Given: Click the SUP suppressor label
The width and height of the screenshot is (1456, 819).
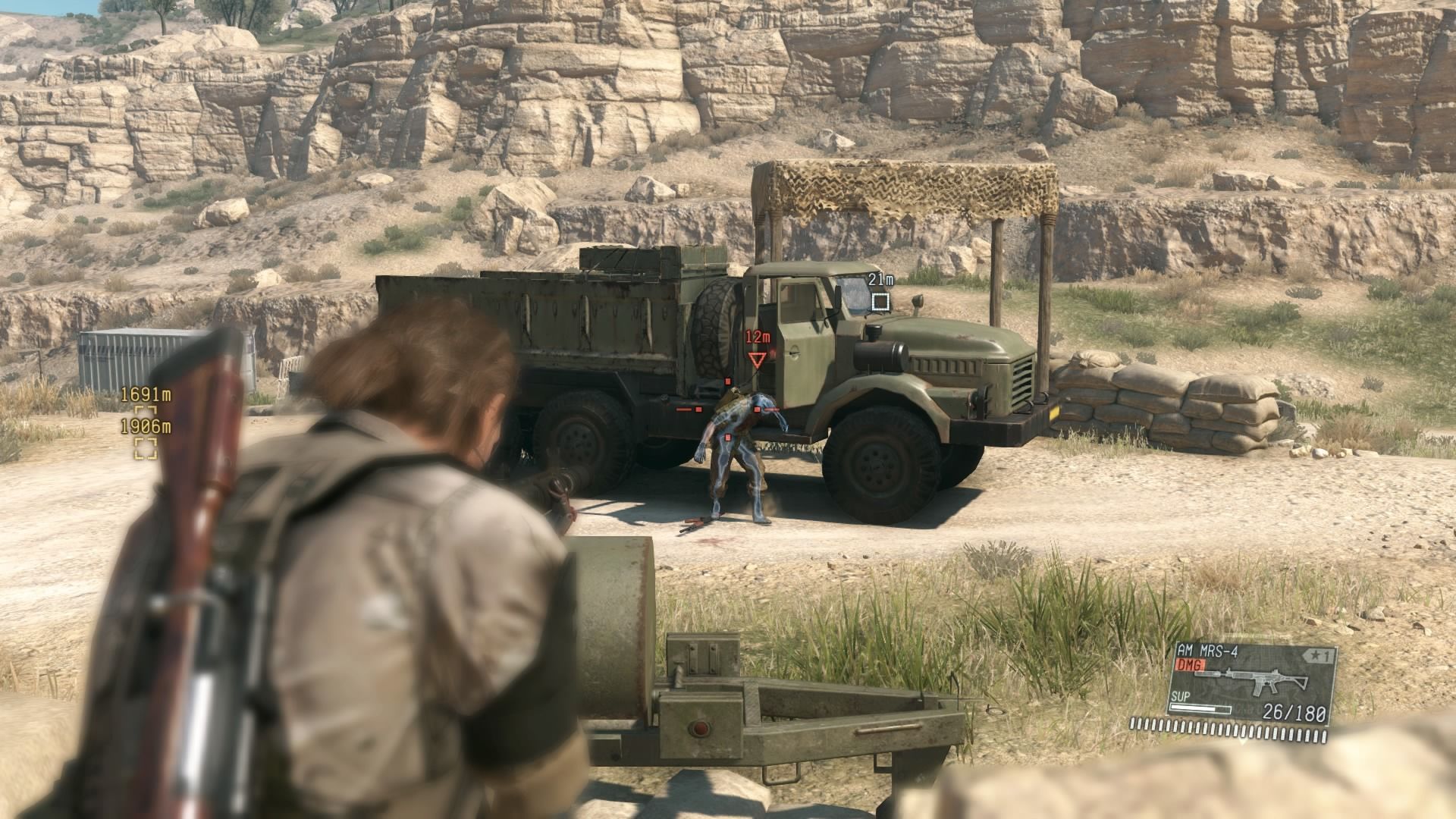Looking at the screenshot, I should [x=1180, y=697].
